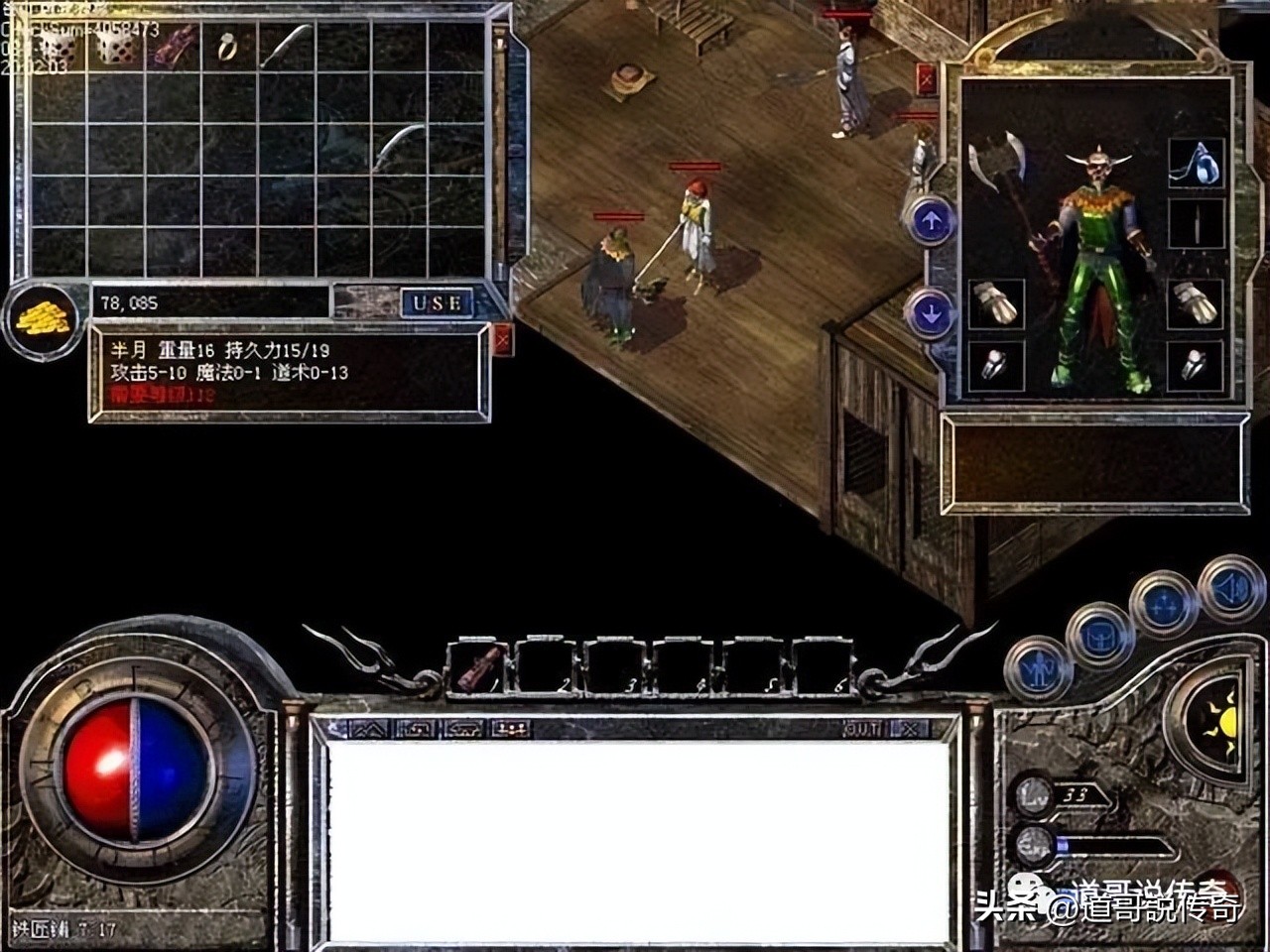This screenshot has width=1270, height=952.
Task: Click the down arrow beside the equipment panel
Action: [931, 314]
